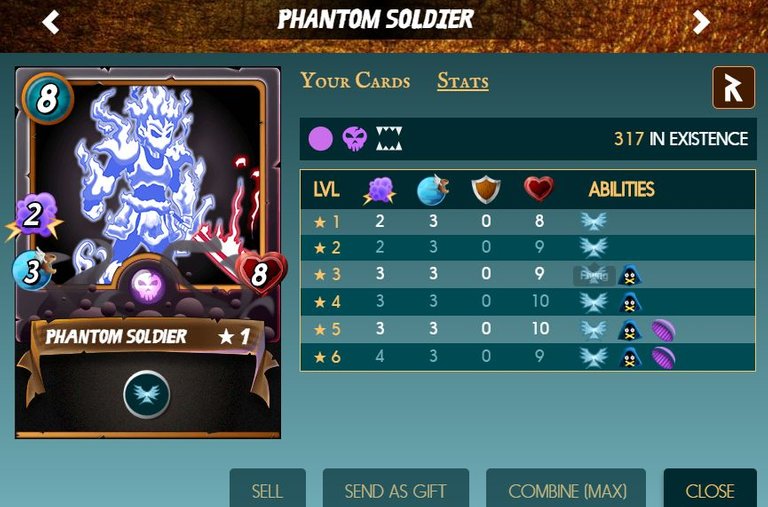Select the level 1 stats row
Screen dimensions: 768x507
[527, 221]
